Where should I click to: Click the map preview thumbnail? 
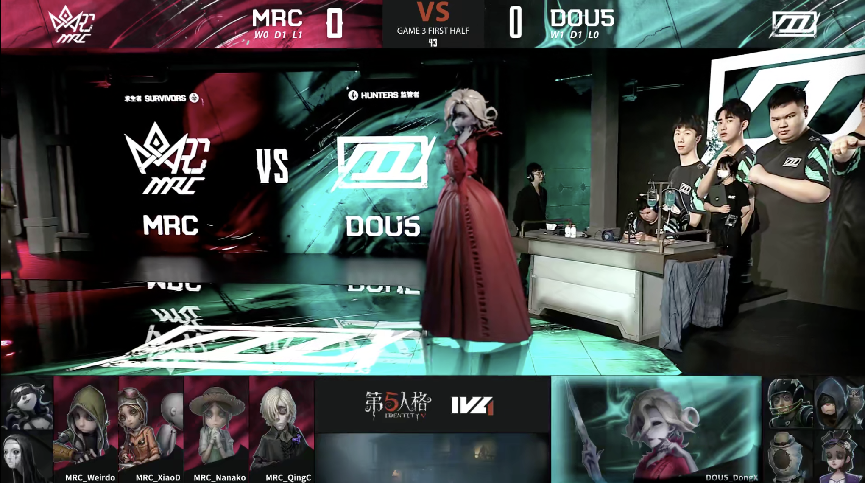[432, 457]
